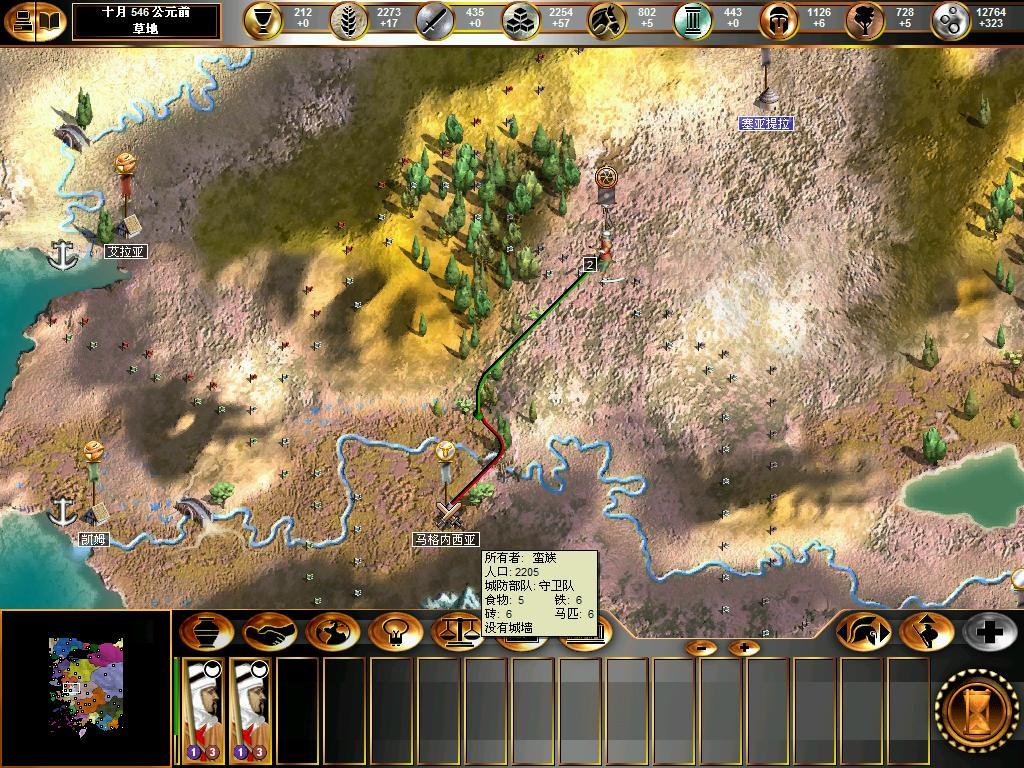Open the computer-icon game menu
Image resolution: width=1024 pixels, height=768 pixels.
point(20,21)
